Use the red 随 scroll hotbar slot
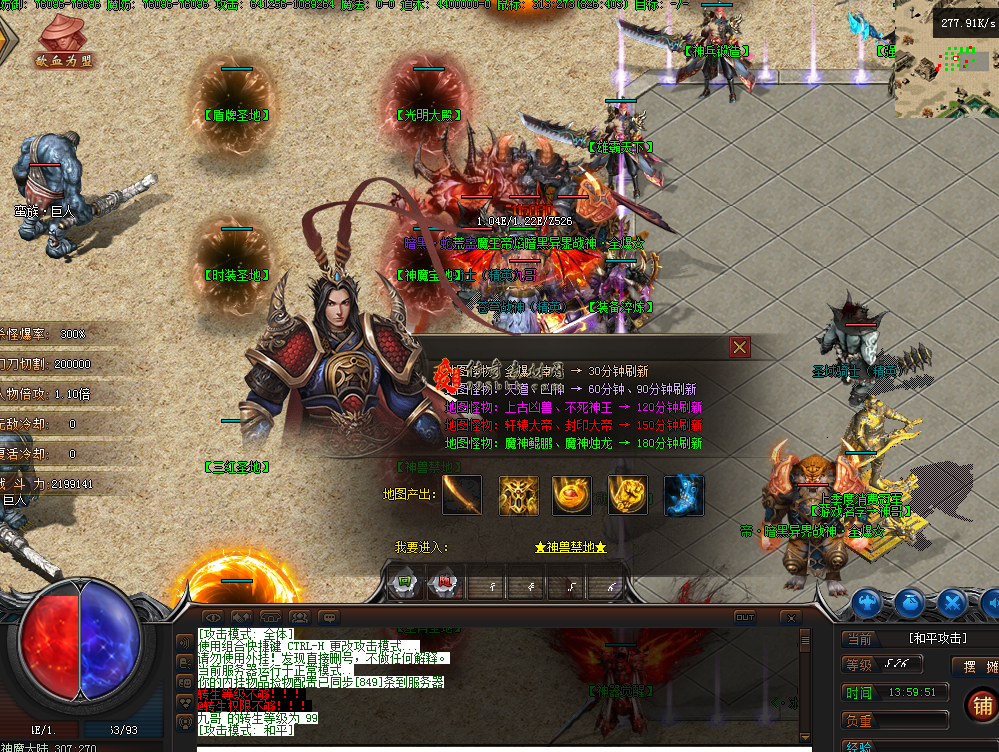The height and width of the screenshot is (752, 999). [x=441, y=584]
